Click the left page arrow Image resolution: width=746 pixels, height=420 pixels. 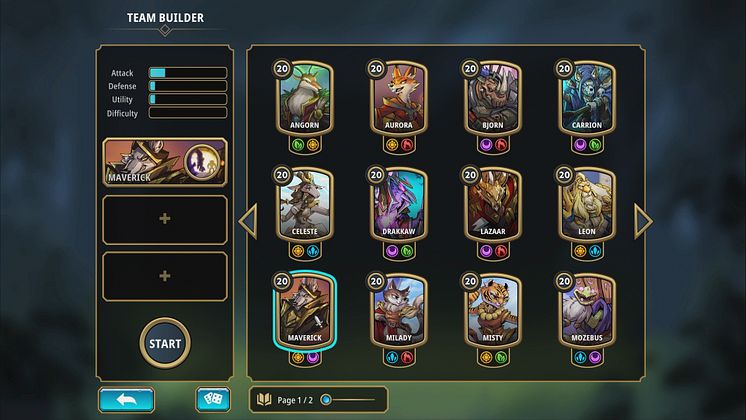(247, 221)
